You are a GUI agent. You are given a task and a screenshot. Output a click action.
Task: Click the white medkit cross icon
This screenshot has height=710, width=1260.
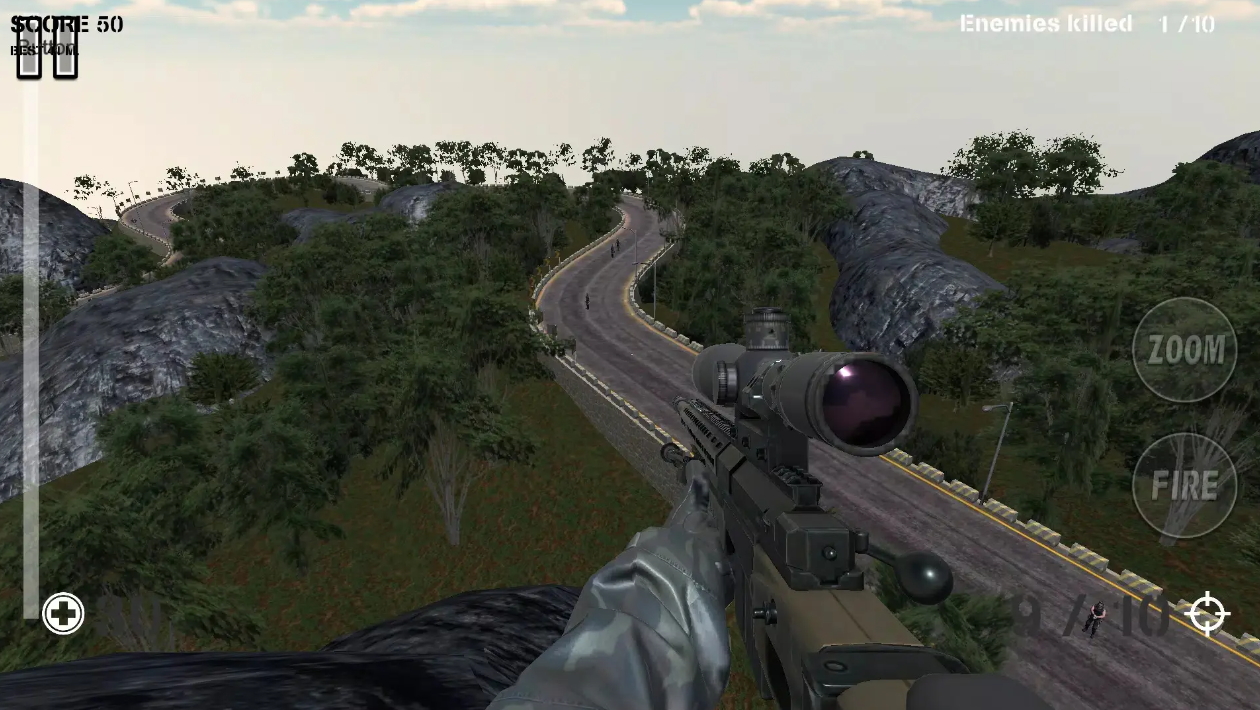coord(63,614)
